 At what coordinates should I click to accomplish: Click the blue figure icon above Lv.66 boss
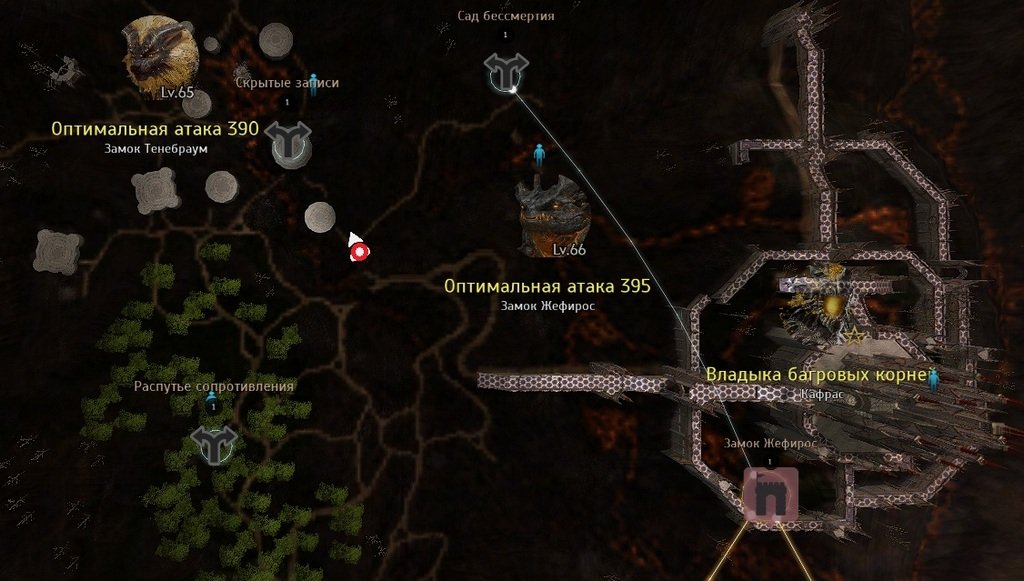(x=539, y=155)
